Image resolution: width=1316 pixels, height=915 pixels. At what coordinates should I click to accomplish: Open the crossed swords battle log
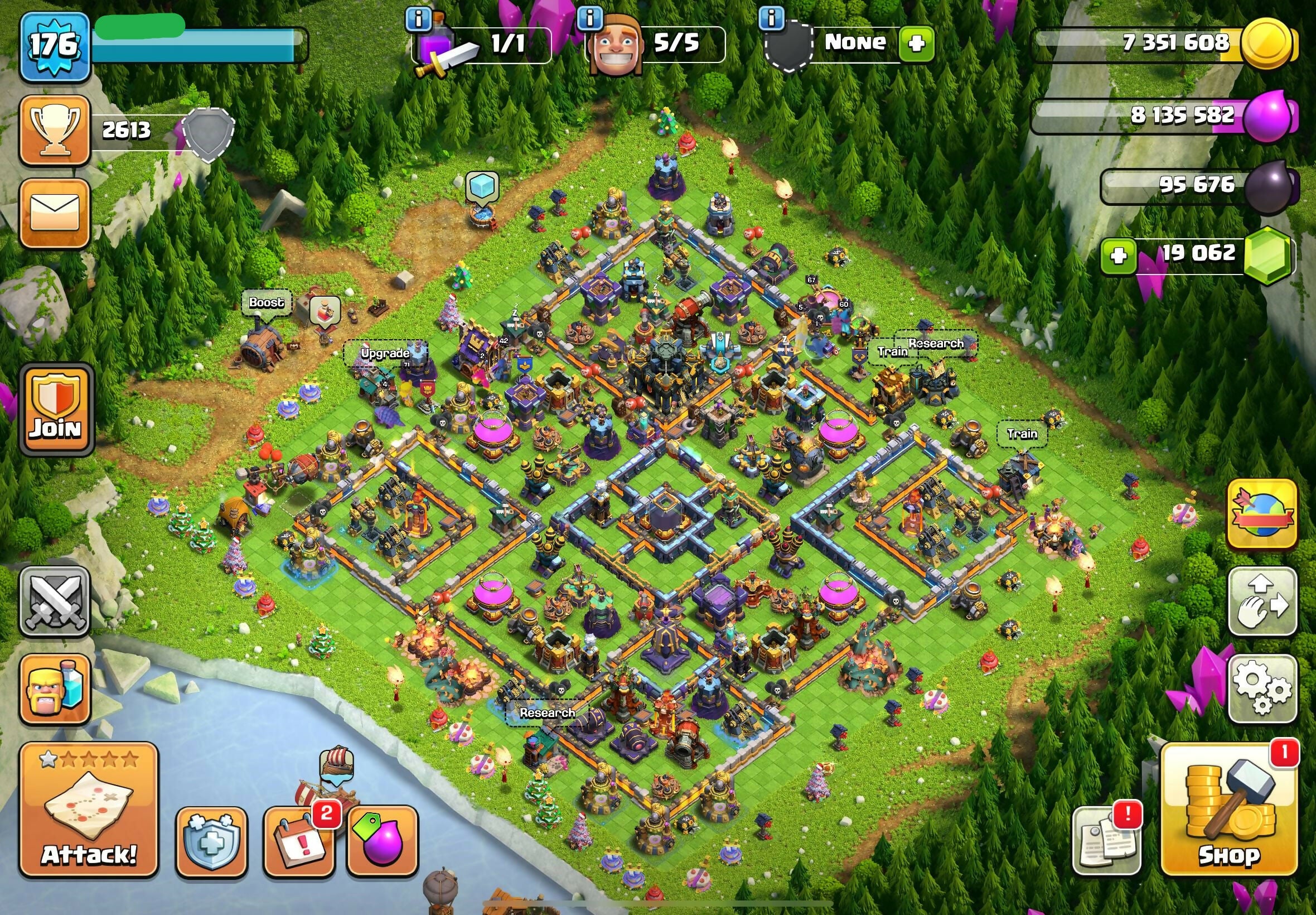point(55,601)
